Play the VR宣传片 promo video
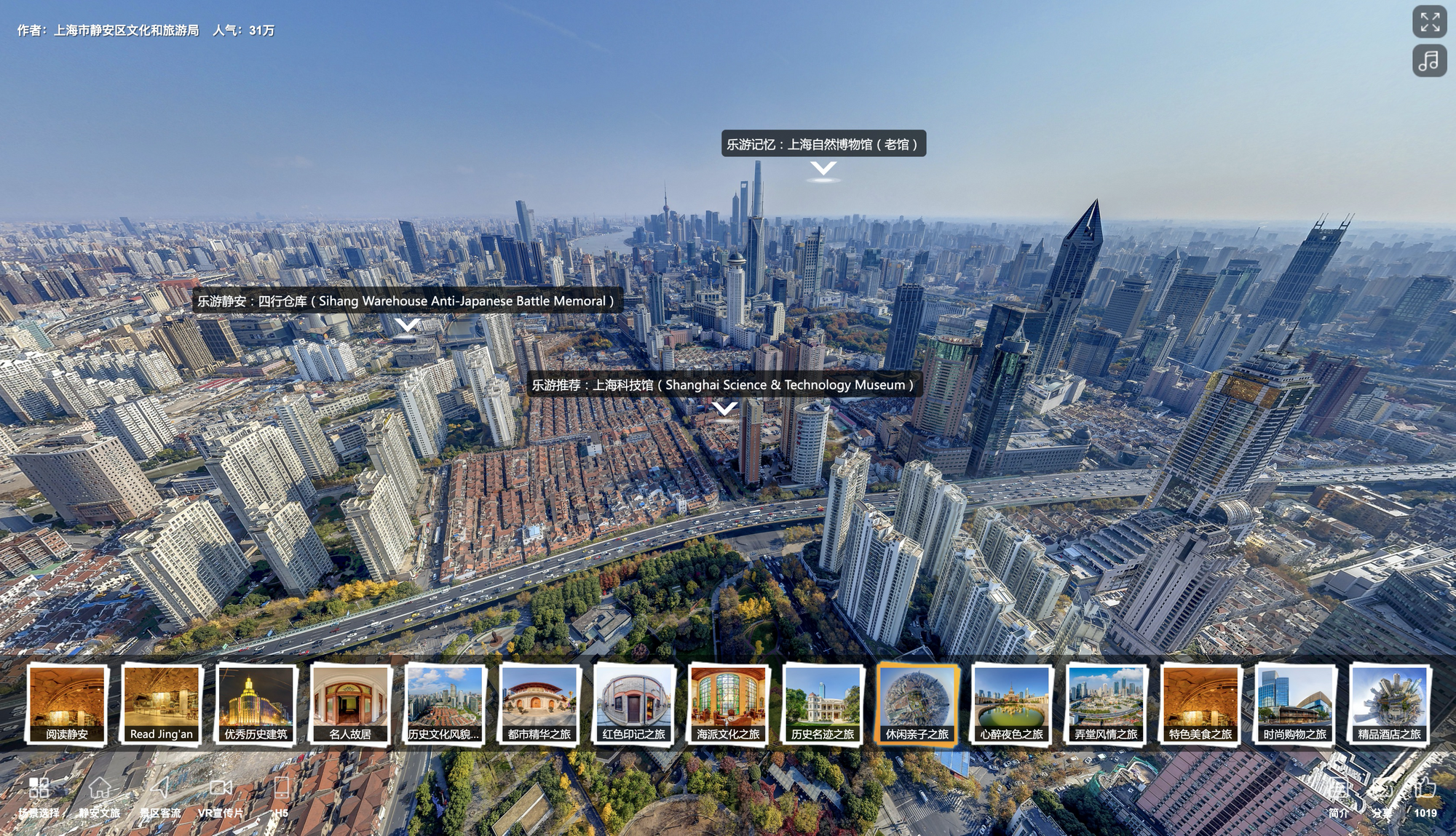Viewport: 1456px width, 836px height. [221, 796]
